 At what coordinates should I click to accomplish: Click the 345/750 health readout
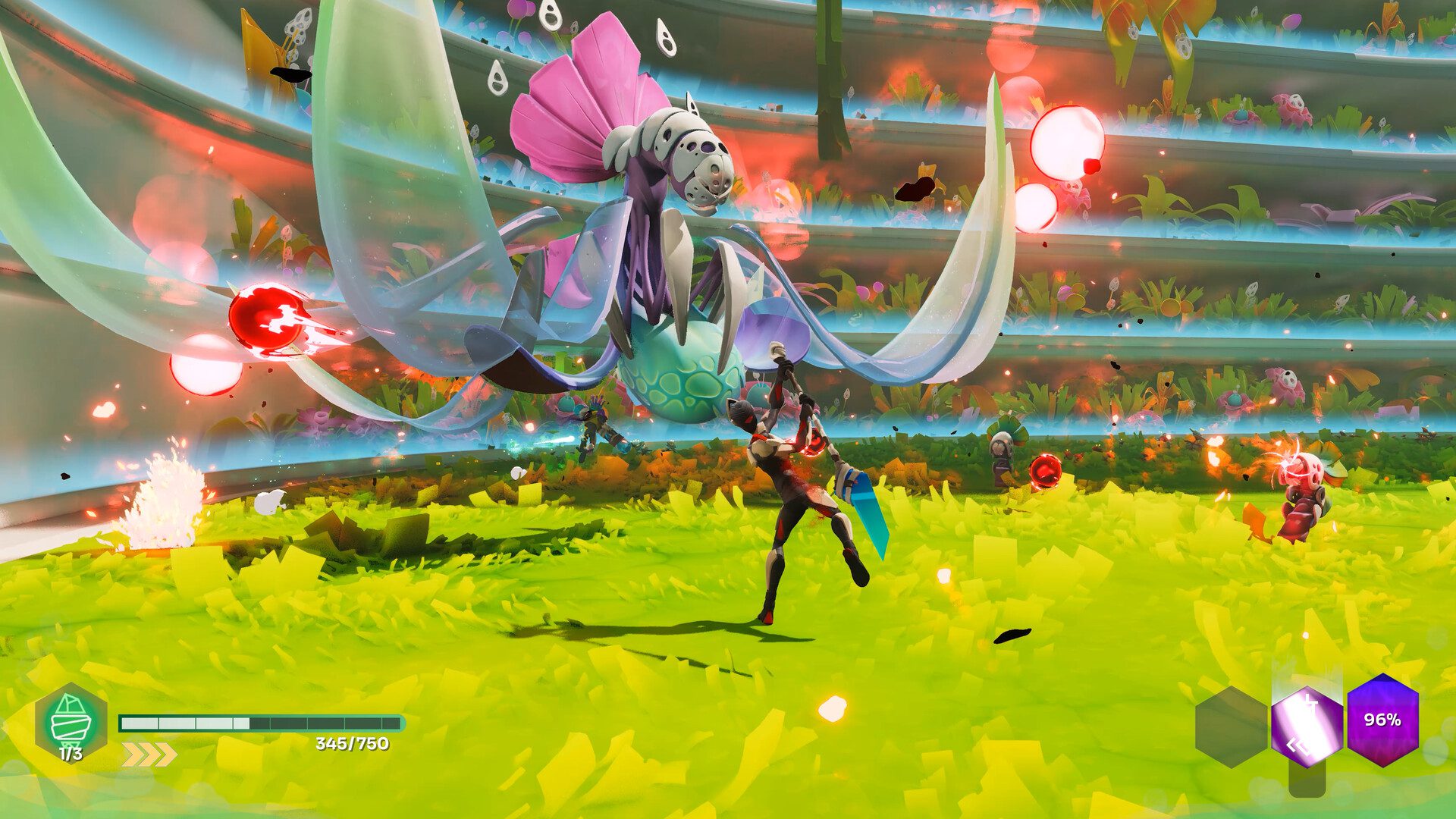[x=353, y=744]
